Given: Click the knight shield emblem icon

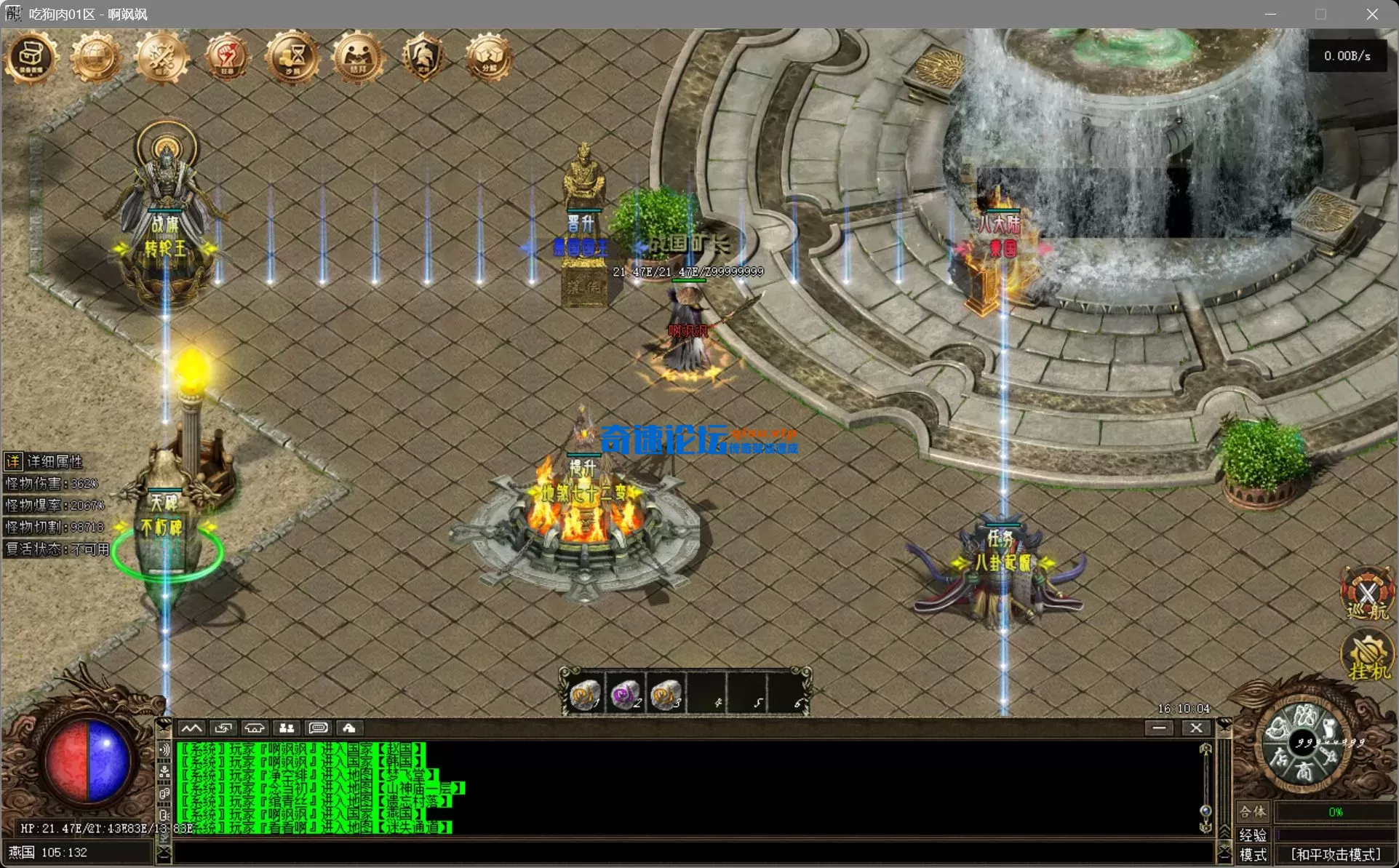Looking at the screenshot, I should (x=424, y=57).
